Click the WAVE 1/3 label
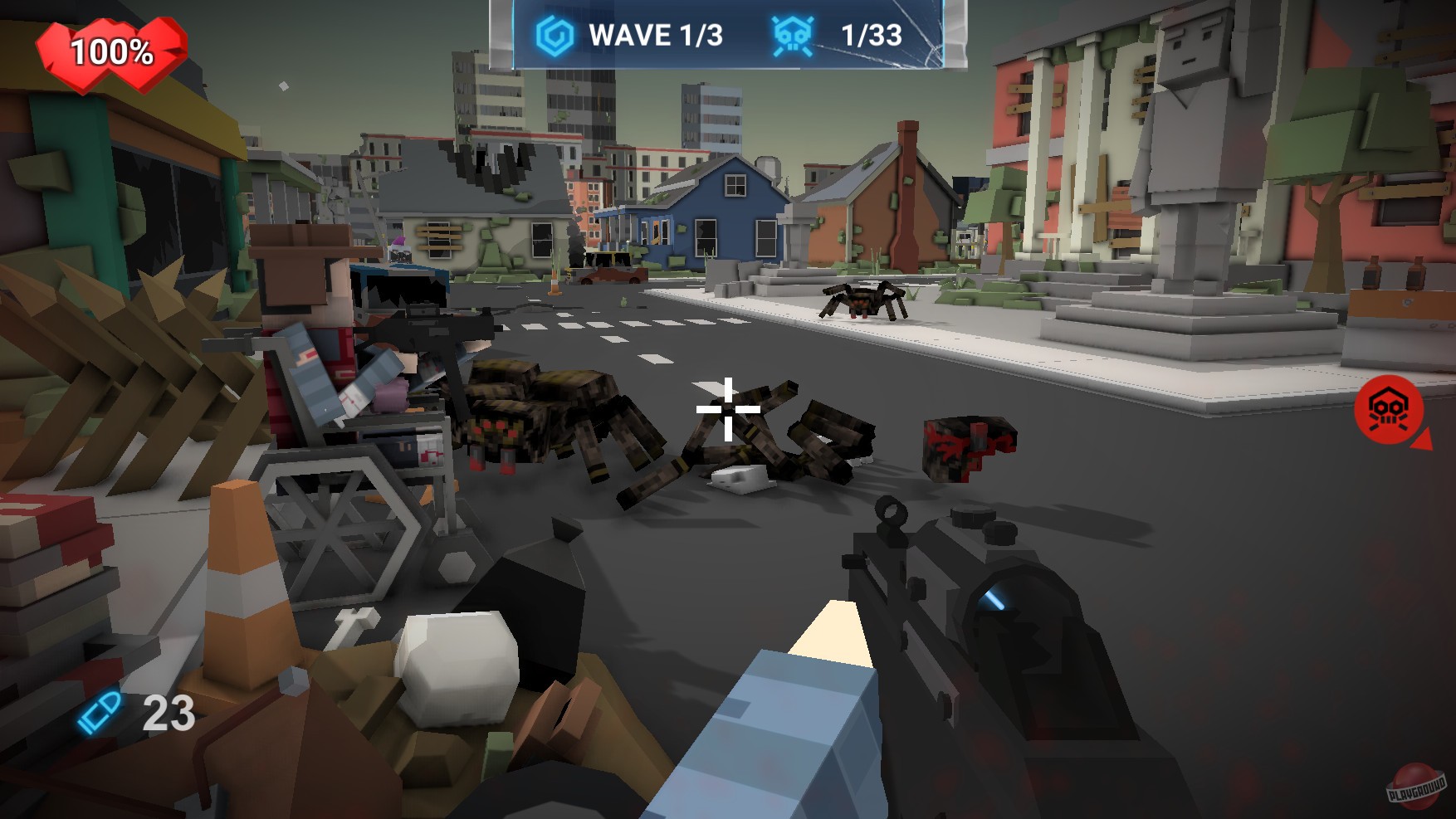Image resolution: width=1456 pixels, height=819 pixels. 654,33
